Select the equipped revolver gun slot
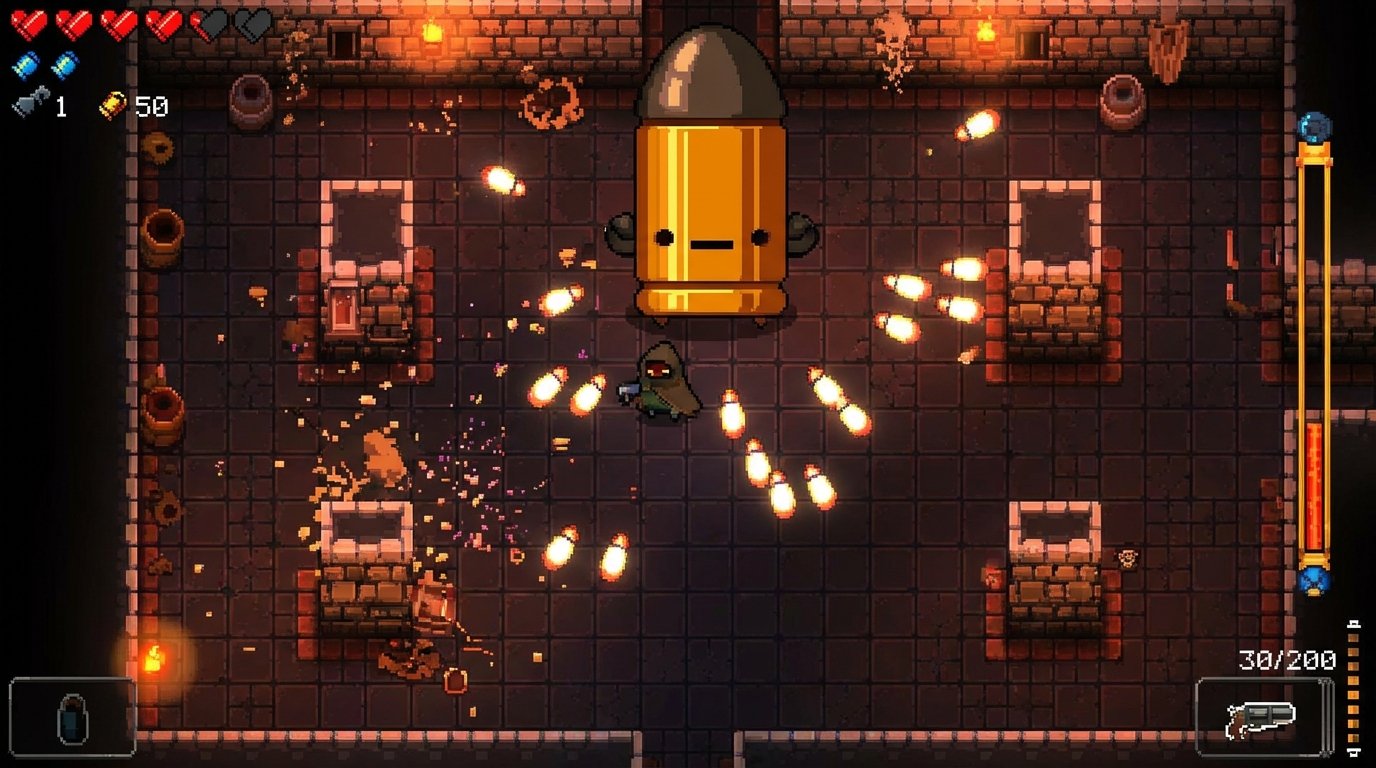 [x=1262, y=717]
